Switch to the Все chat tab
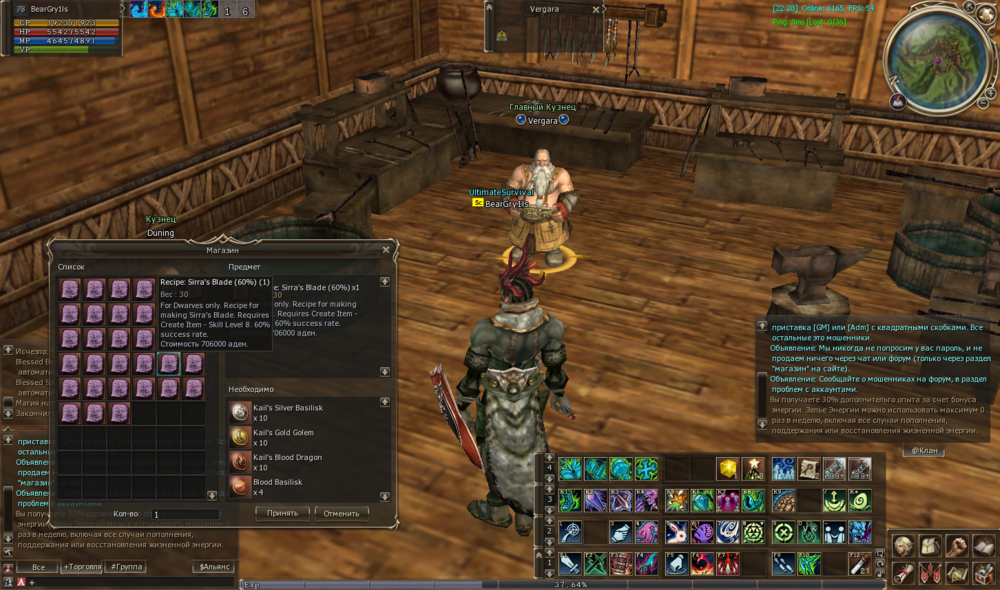1000x590 pixels. click(37, 567)
